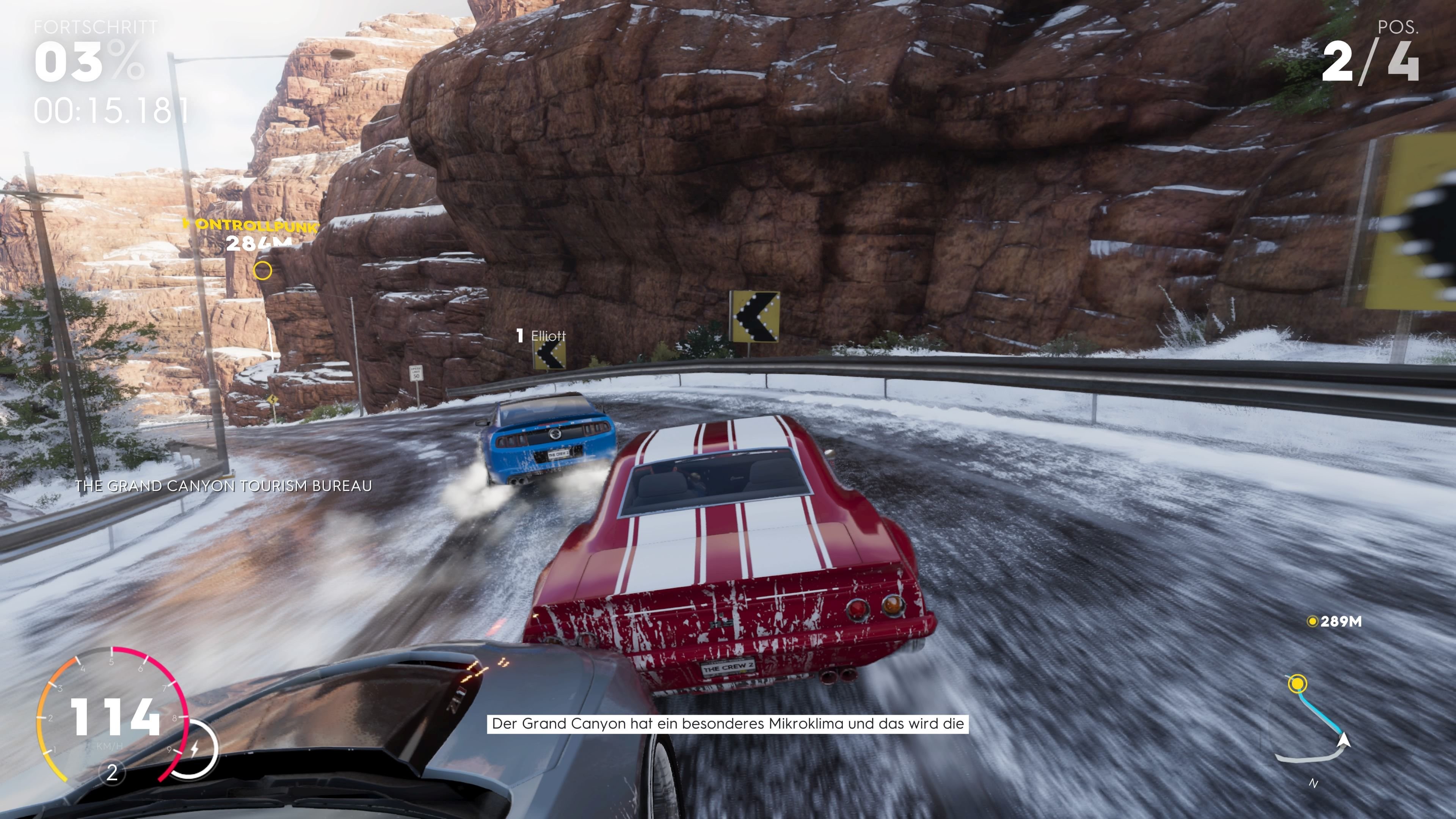Select the KONTROLLPUNKT checkpoint flag marker
This screenshot has width=1456, height=819.
[249, 226]
